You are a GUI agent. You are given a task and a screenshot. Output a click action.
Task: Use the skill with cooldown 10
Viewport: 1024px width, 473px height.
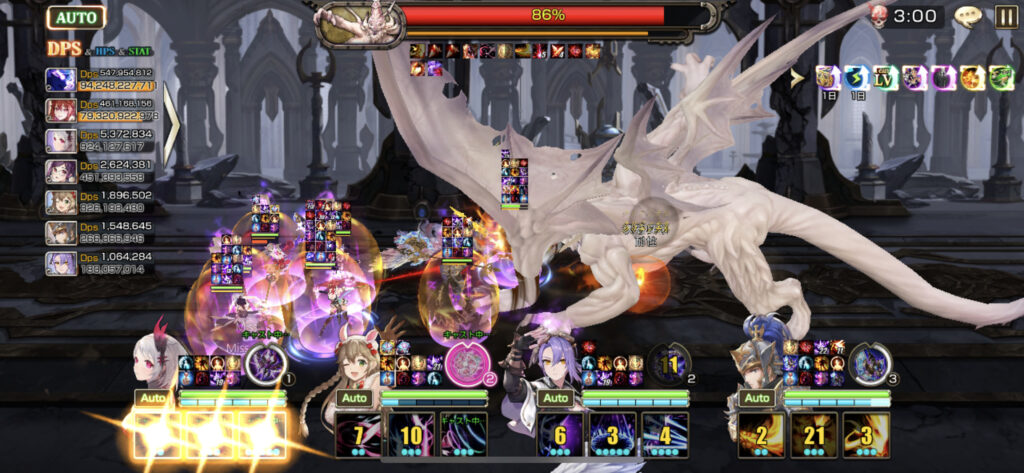412,435
